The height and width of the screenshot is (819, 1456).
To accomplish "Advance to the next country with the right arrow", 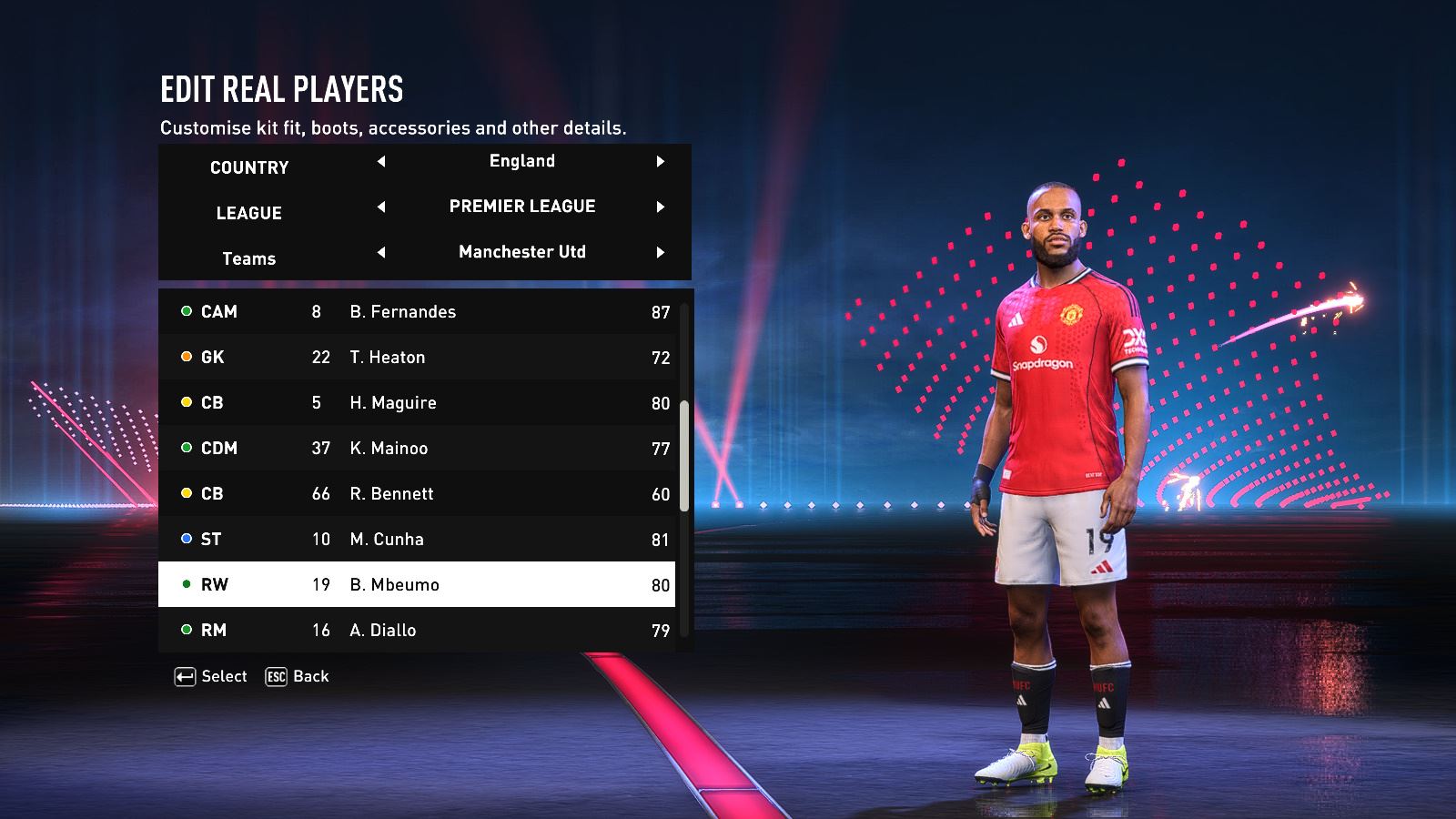I will [661, 161].
